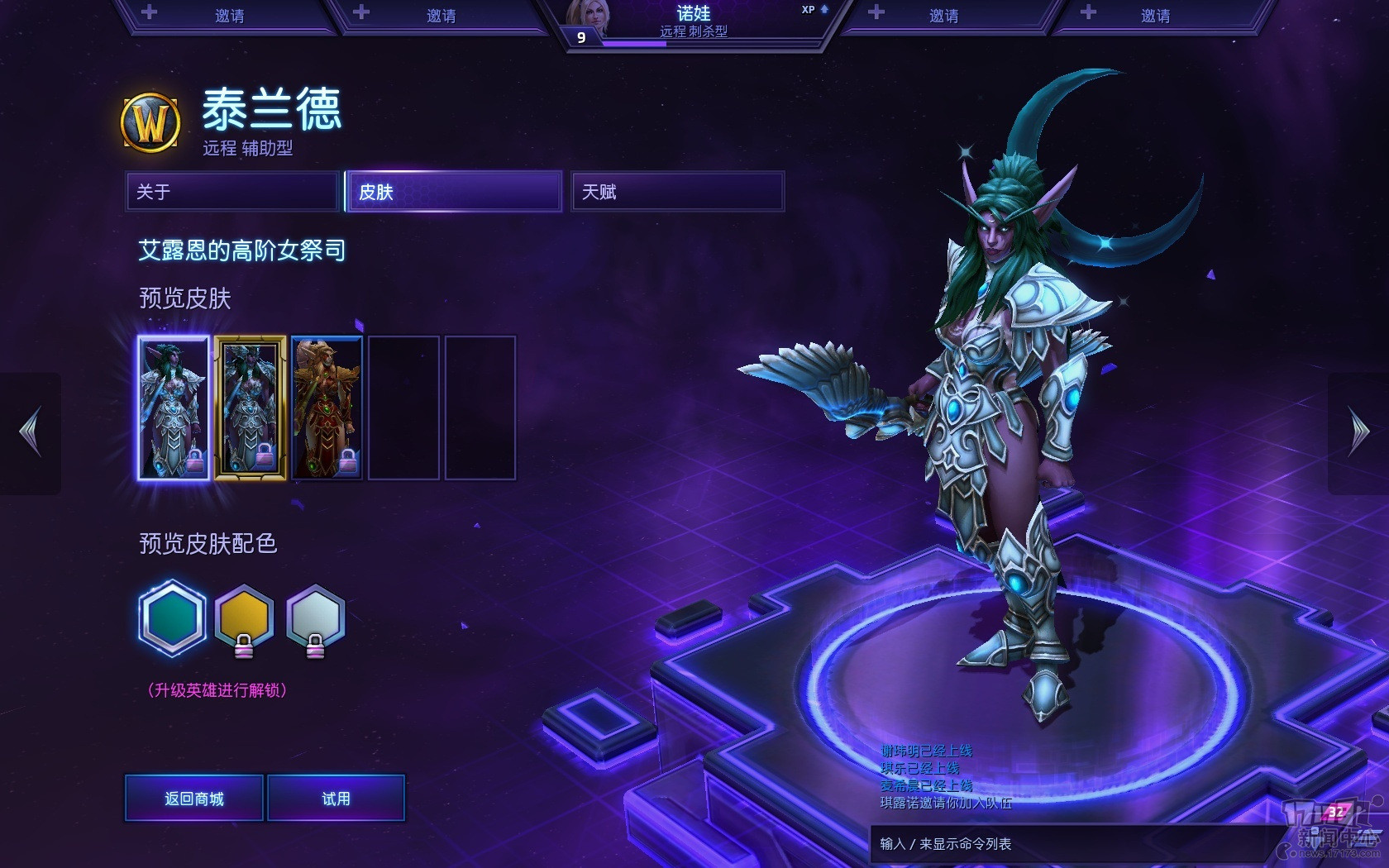
Task: Show the previous hero with left arrow
Action: pyautogui.click(x=31, y=432)
